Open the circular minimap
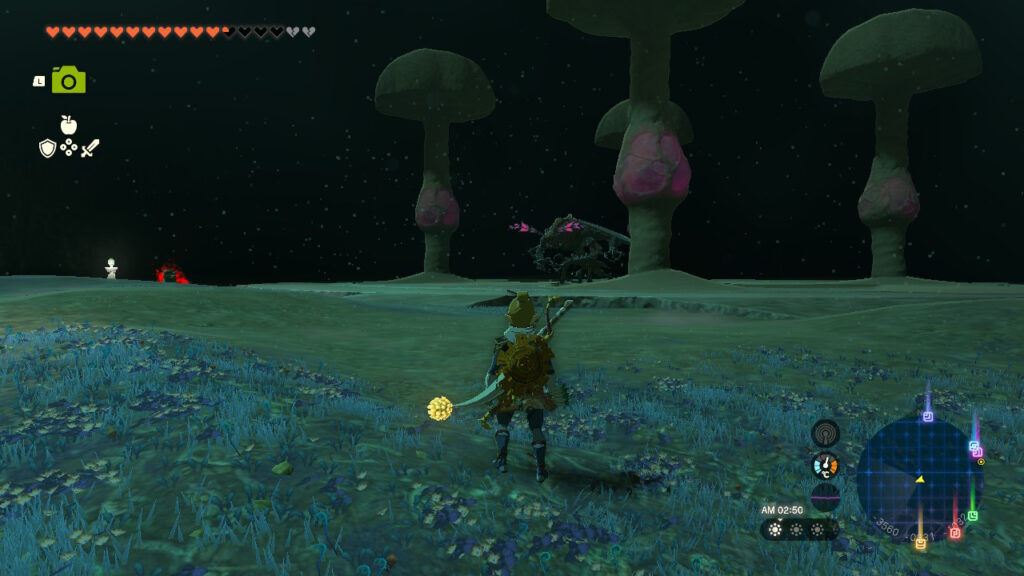 click(919, 478)
